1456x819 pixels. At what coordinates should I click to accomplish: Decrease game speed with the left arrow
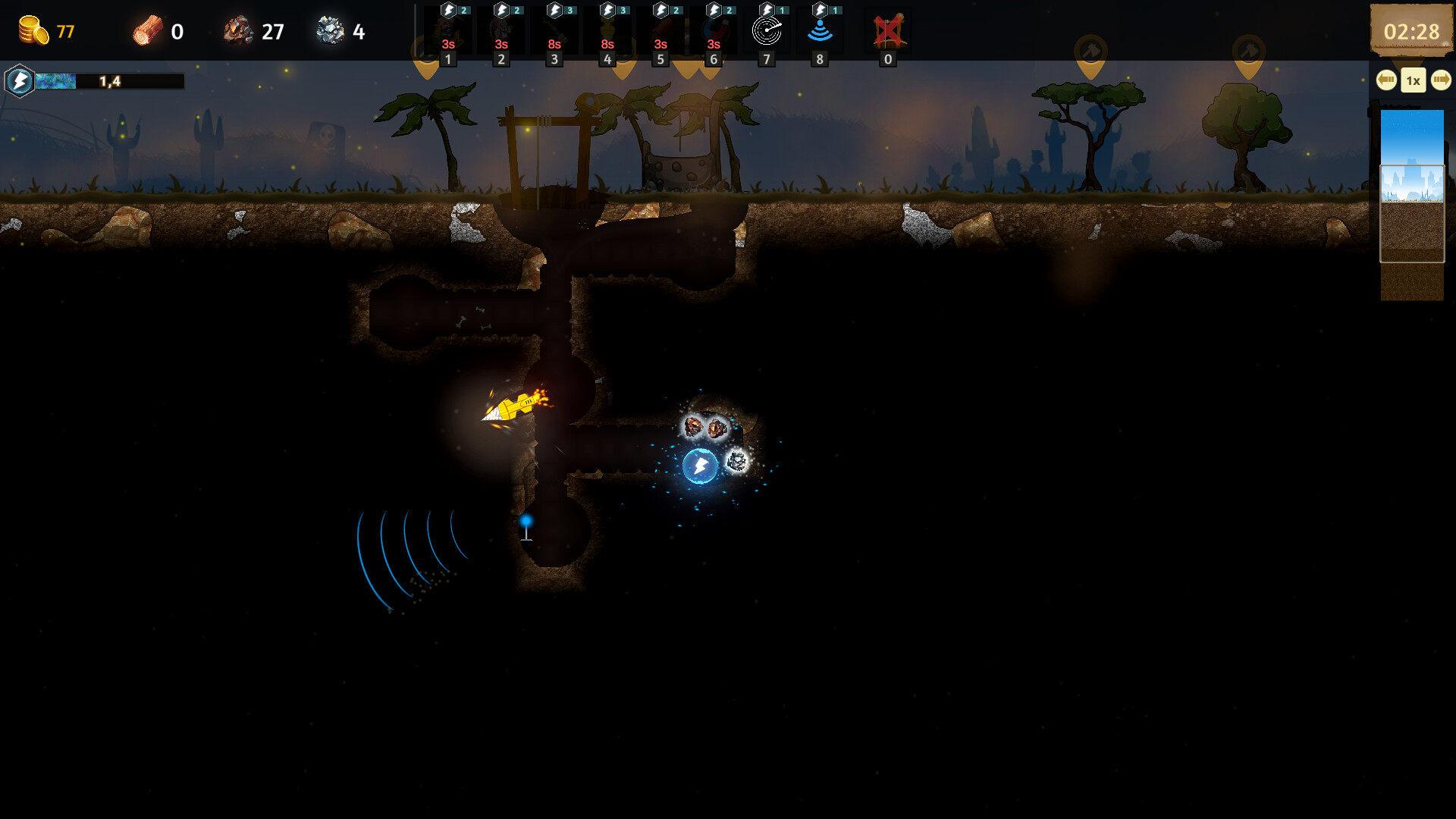click(x=1386, y=80)
